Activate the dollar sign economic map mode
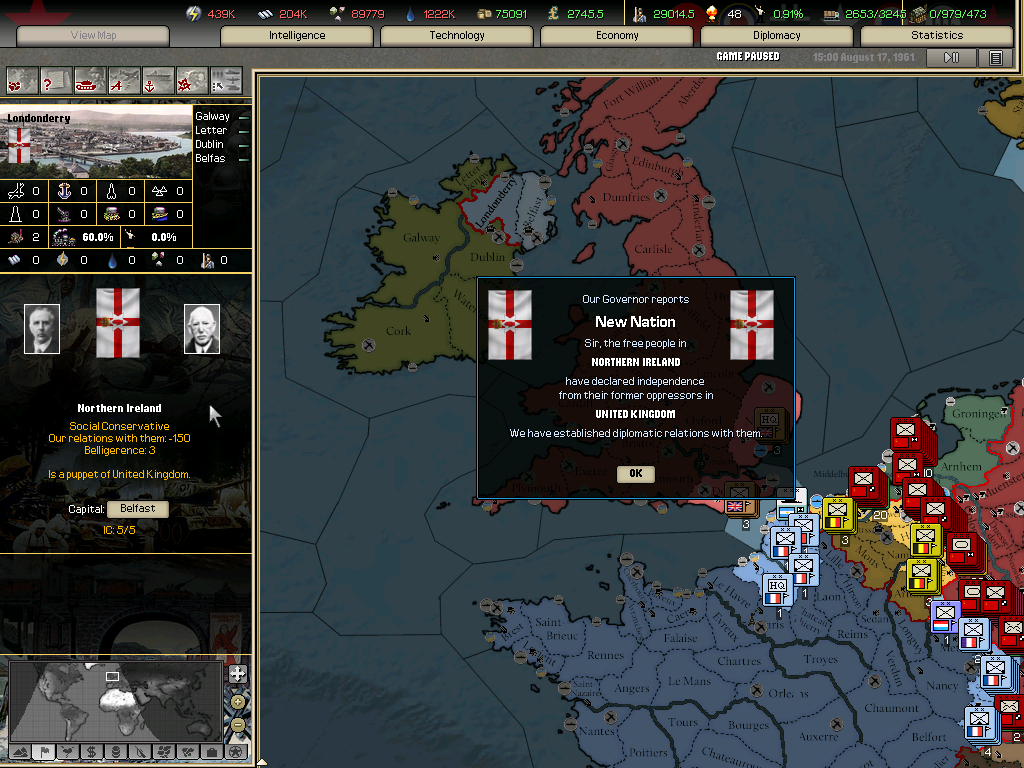Screen dimensions: 1024x768 pyautogui.click(x=92, y=751)
